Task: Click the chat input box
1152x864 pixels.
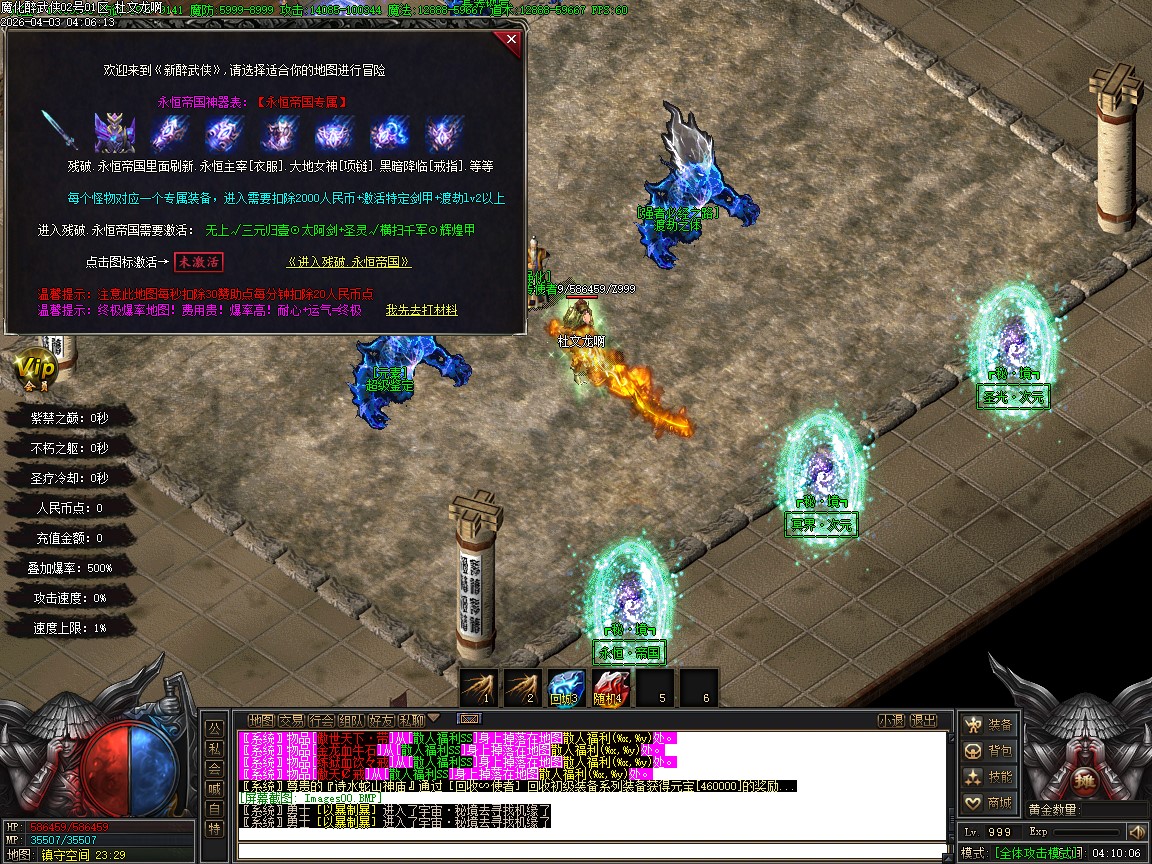Action: point(590,852)
